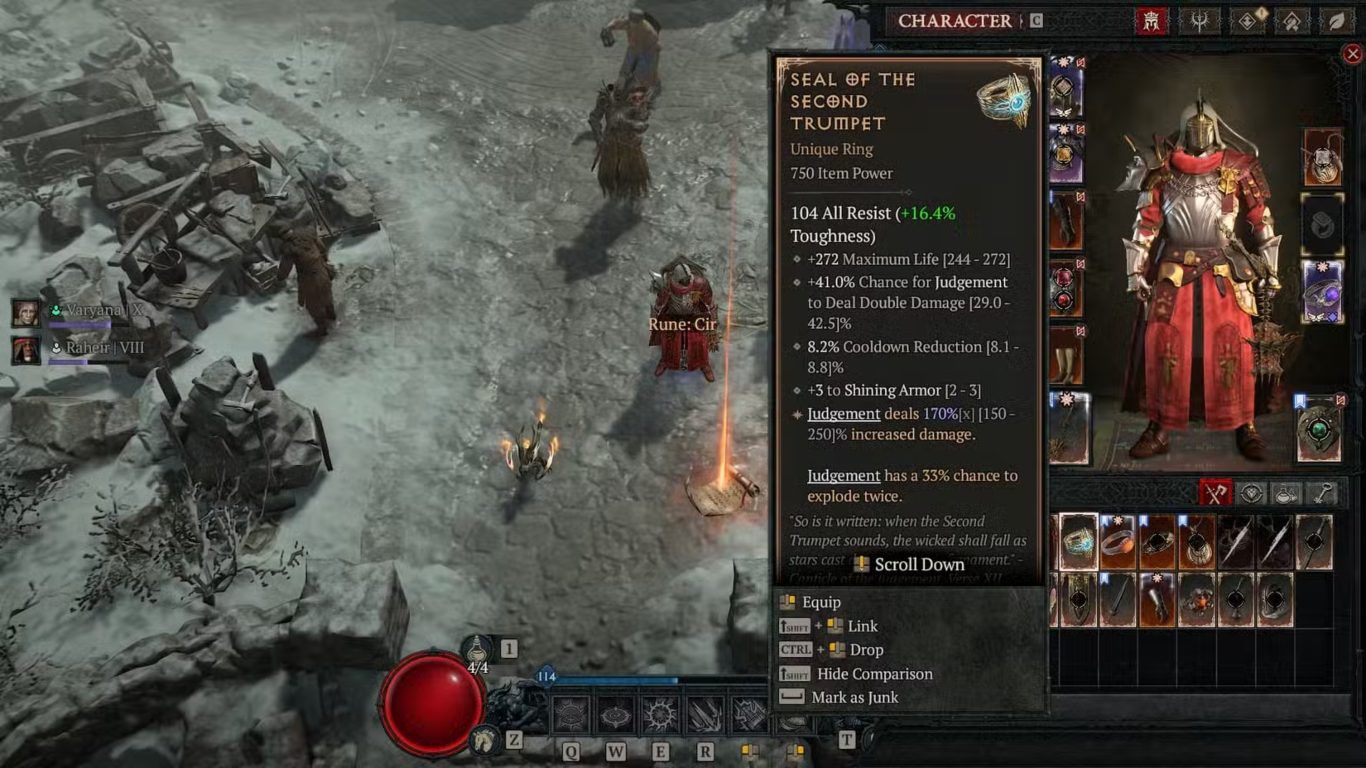This screenshot has height=768, width=1366.
Task: Pick the orange-gem ring in inventory
Action: [1117, 542]
